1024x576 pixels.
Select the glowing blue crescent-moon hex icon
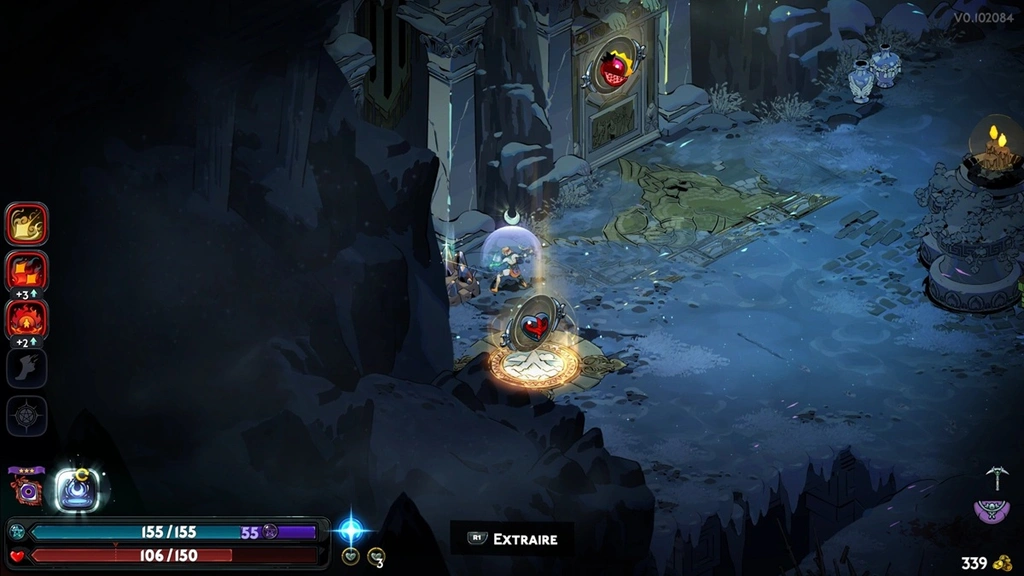(x=76, y=489)
